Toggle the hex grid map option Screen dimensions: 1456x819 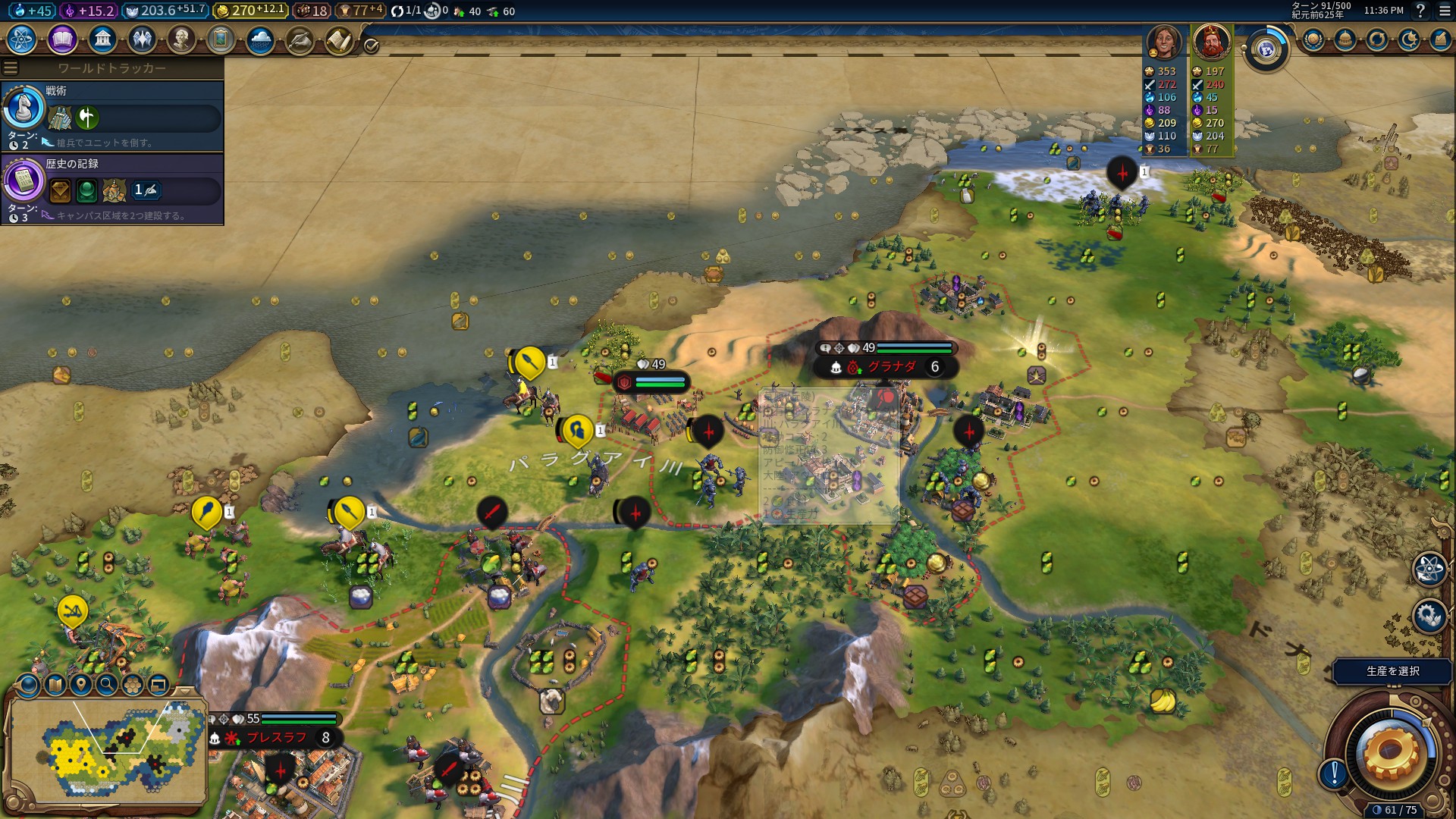pos(133,685)
